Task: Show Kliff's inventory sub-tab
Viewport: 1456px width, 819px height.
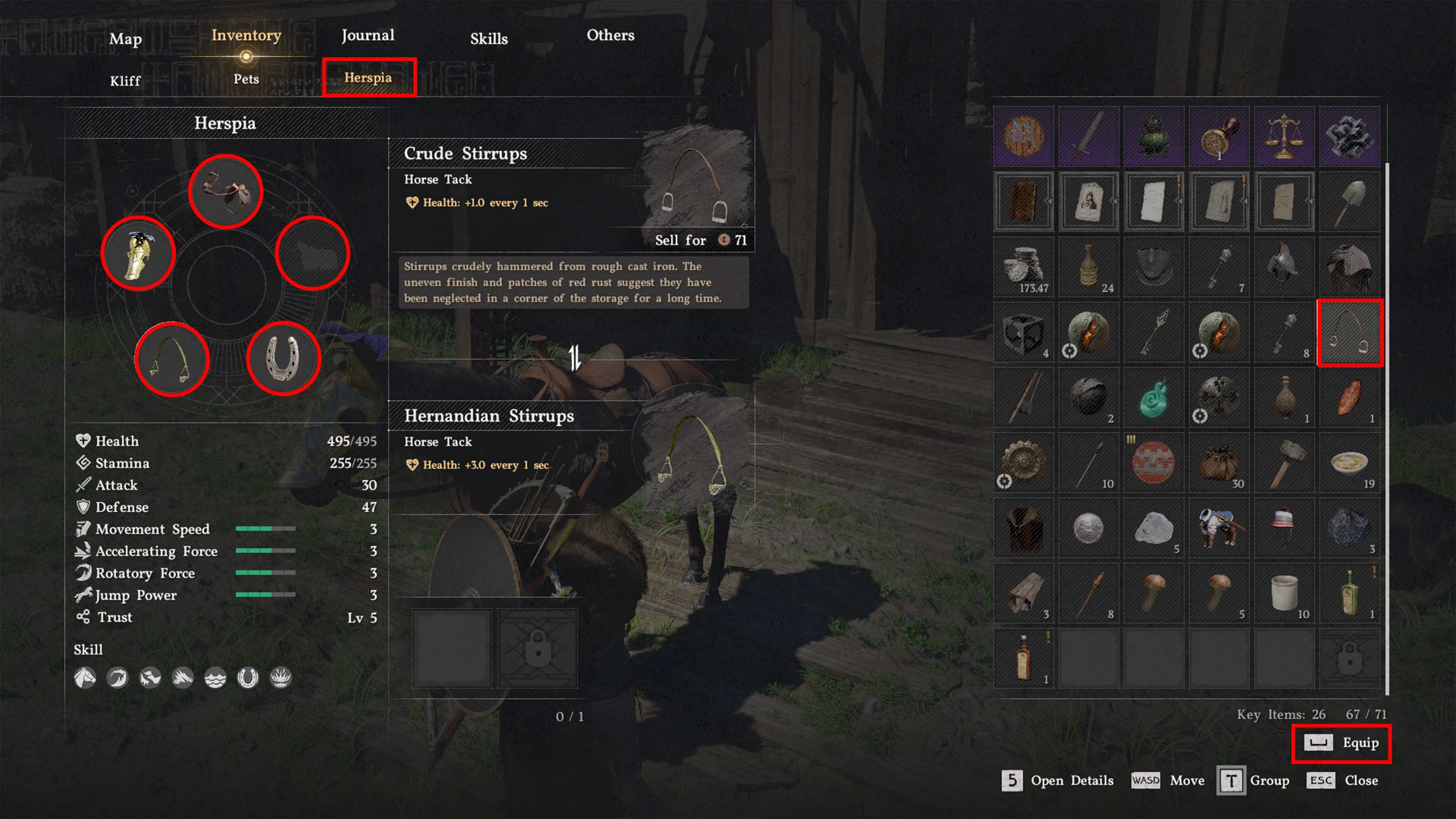Action: click(x=125, y=80)
